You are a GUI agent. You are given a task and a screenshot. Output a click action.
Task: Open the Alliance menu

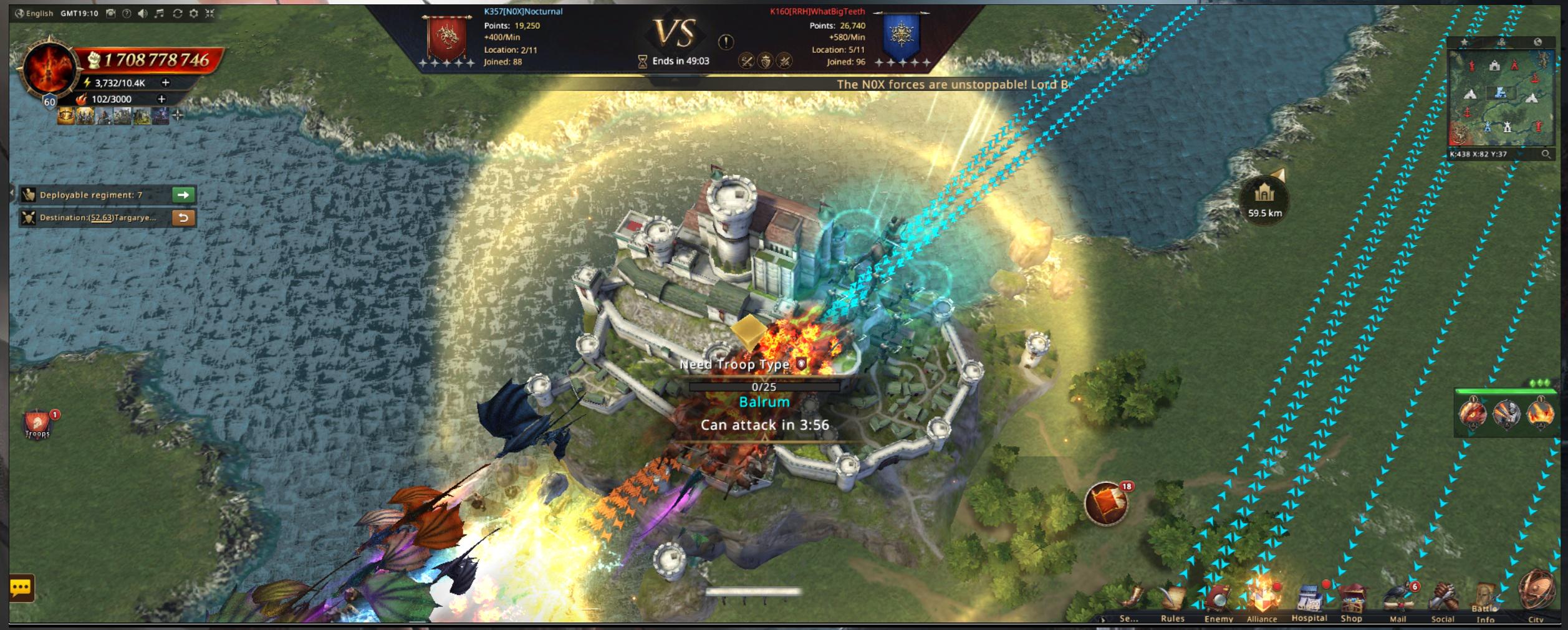(x=1261, y=599)
